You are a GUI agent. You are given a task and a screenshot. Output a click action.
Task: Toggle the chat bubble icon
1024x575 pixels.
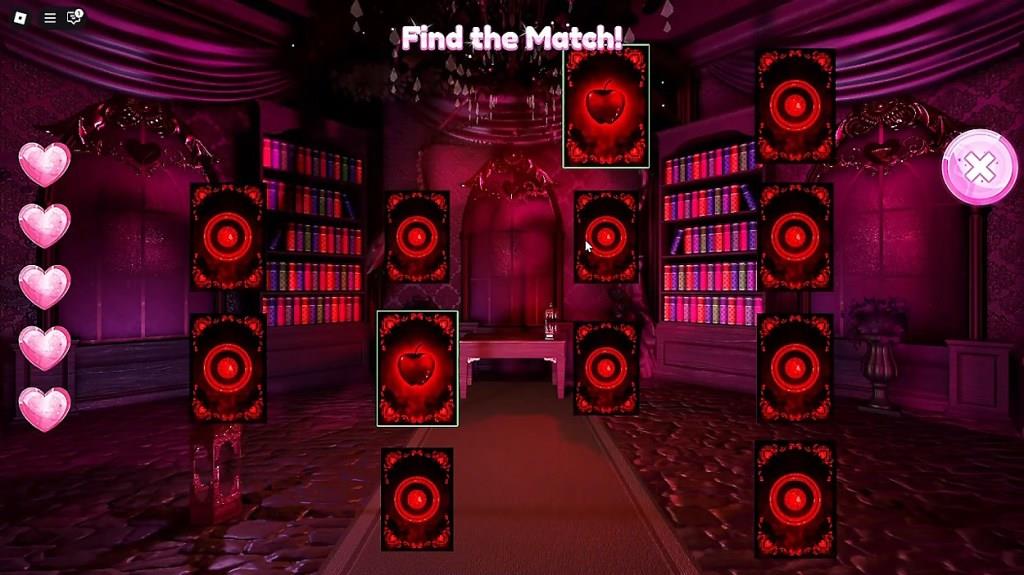pyautogui.click(x=74, y=17)
